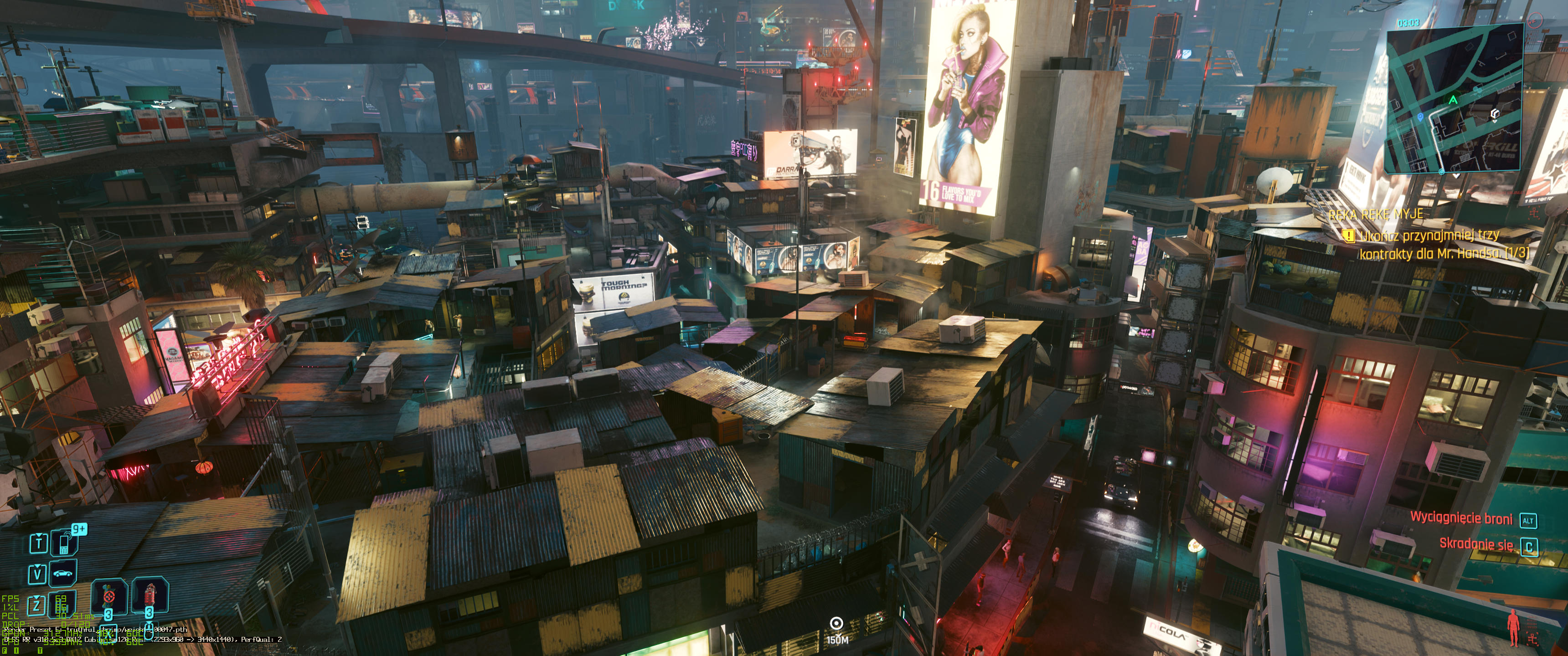Click the 150M waypoint distance marker
1568x656 pixels.
837,629
